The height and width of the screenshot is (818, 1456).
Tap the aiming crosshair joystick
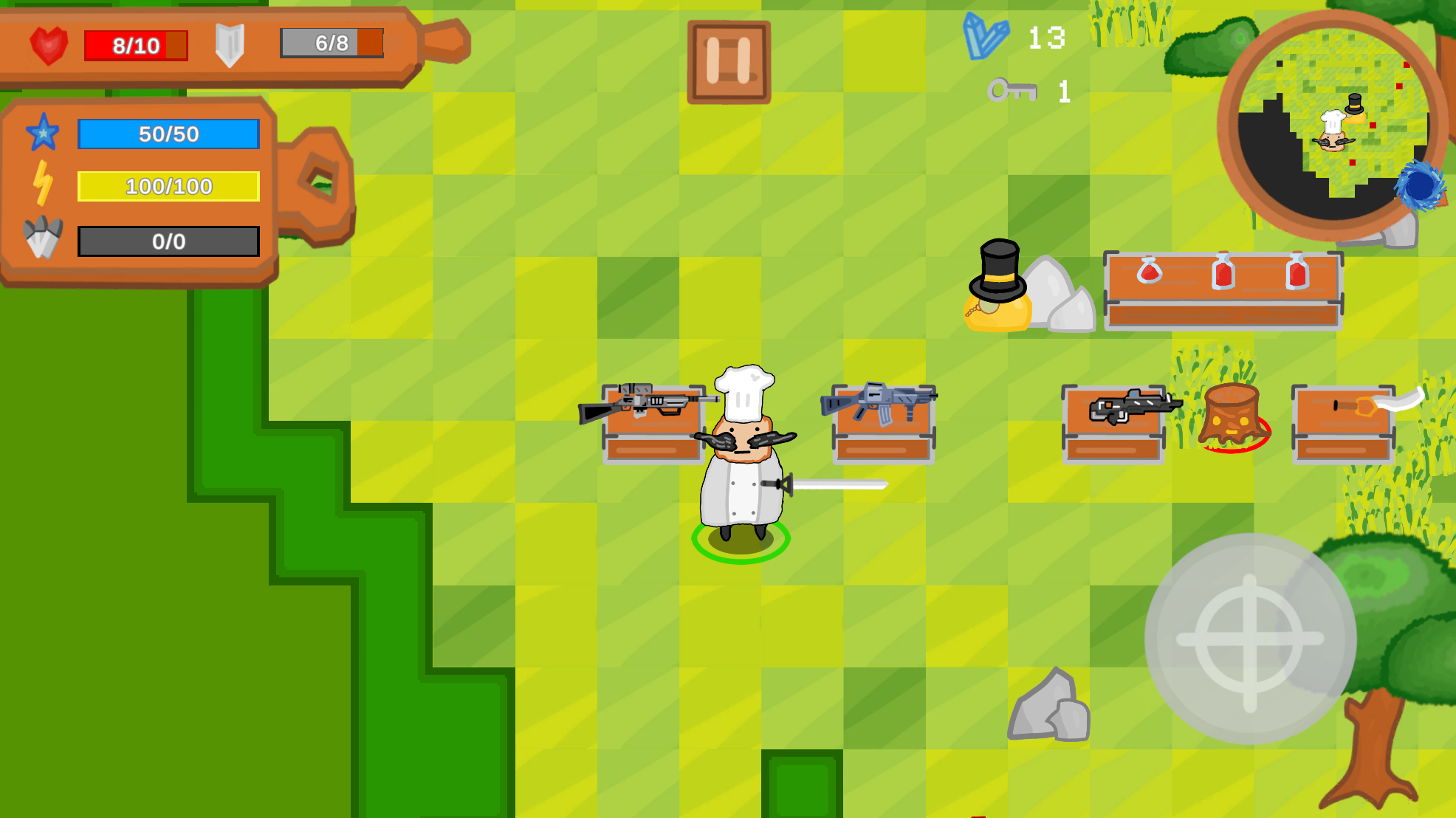click(1251, 639)
